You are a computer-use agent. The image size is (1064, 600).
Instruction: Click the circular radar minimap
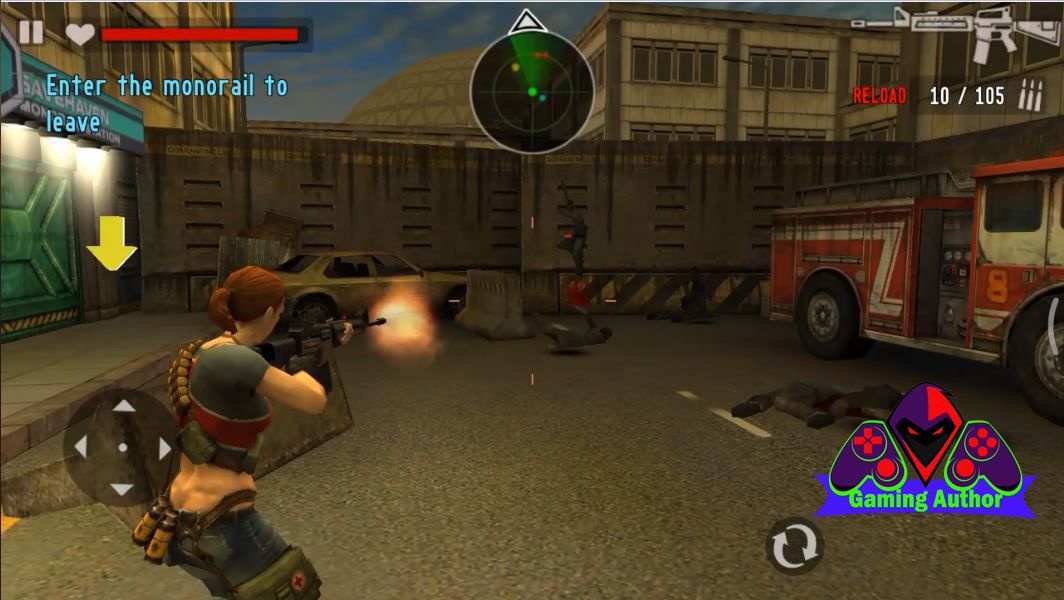coord(532,92)
